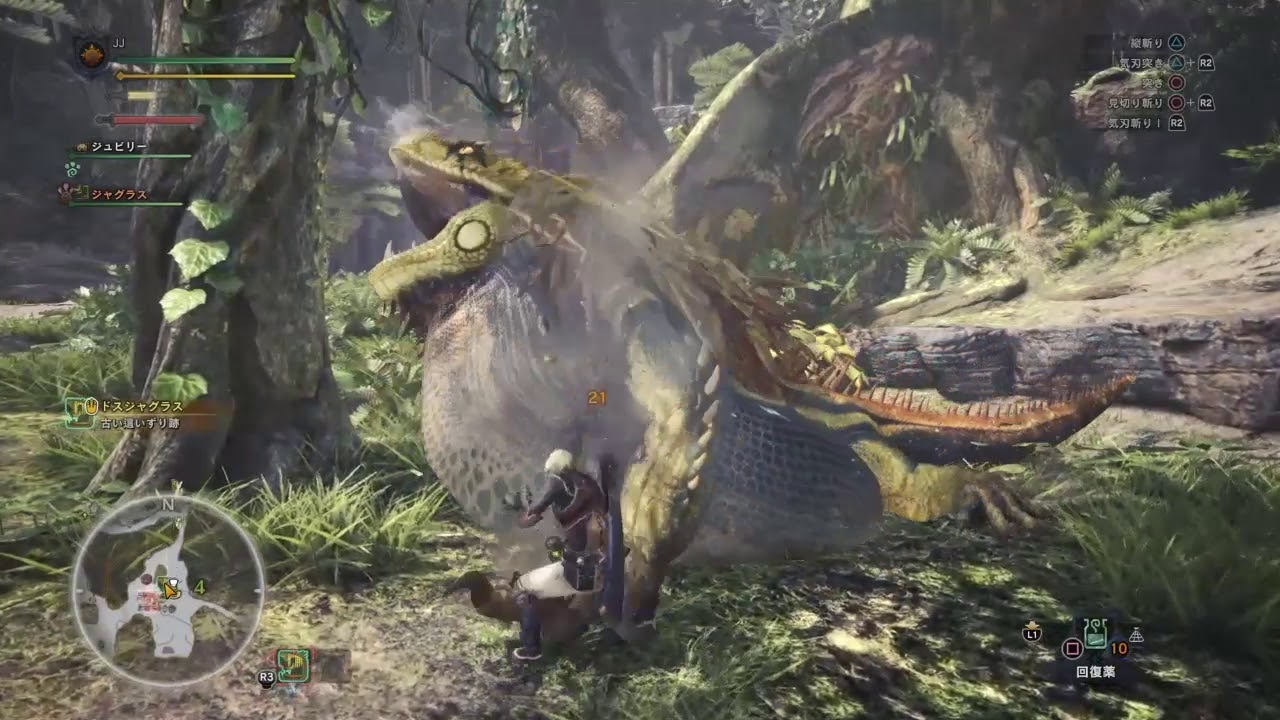Click the Circle button icon for 突き
Viewport: 1280px width, 720px height.
(1177, 83)
